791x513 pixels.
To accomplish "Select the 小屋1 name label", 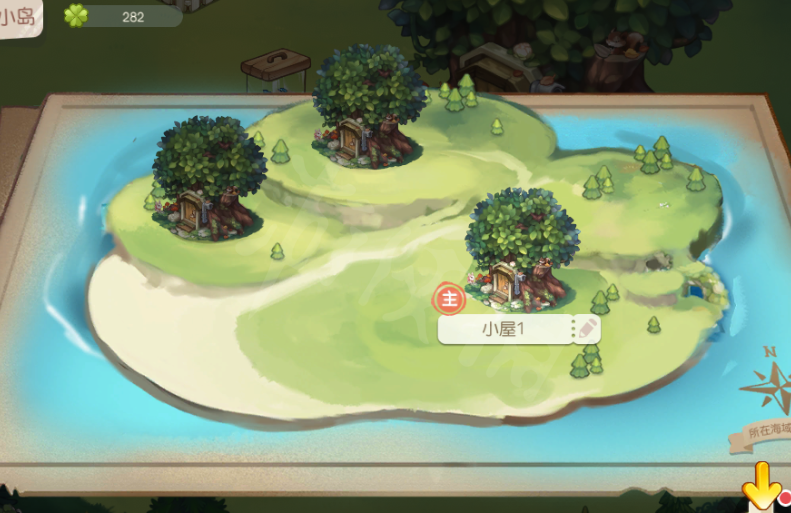I will pyautogui.click(x=503, y=329).
